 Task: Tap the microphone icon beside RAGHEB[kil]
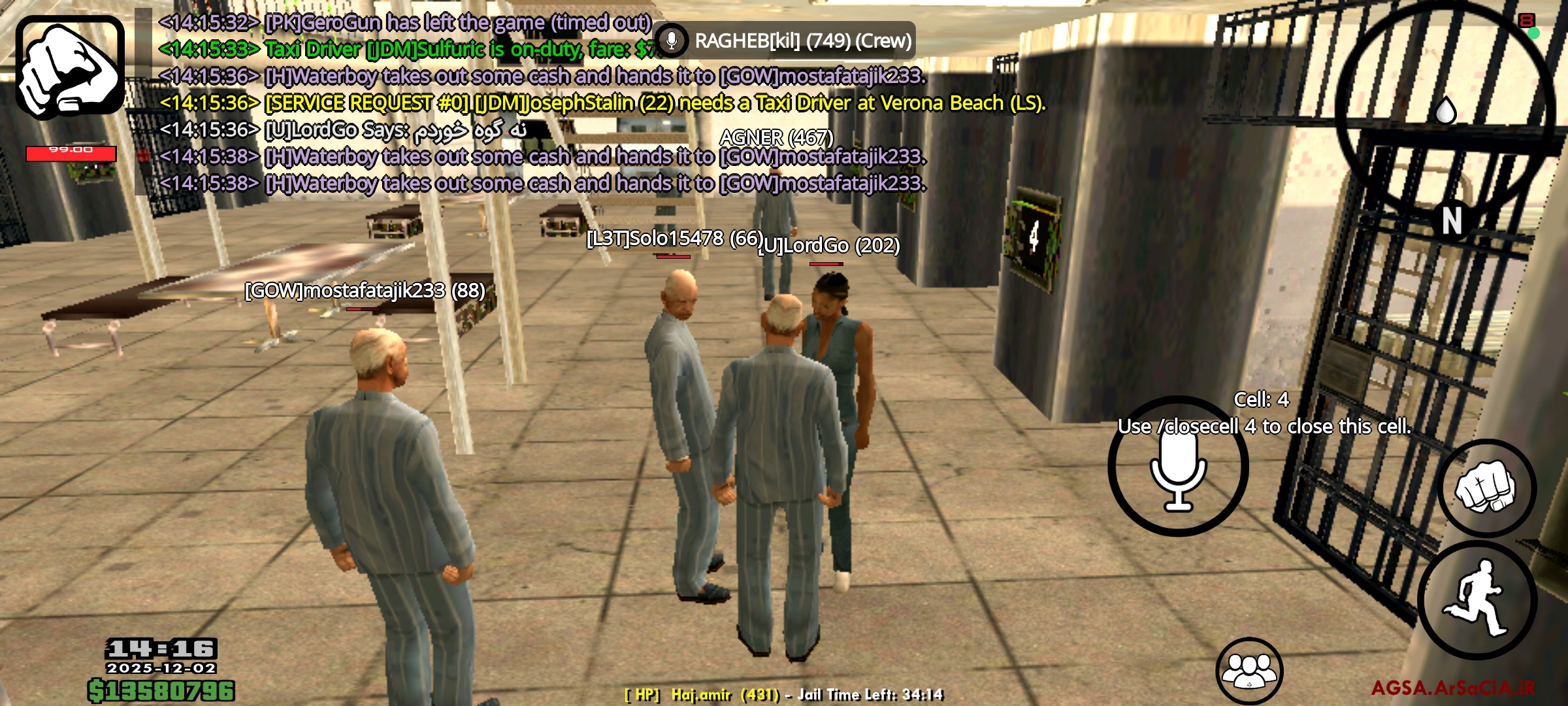(671, 41)
